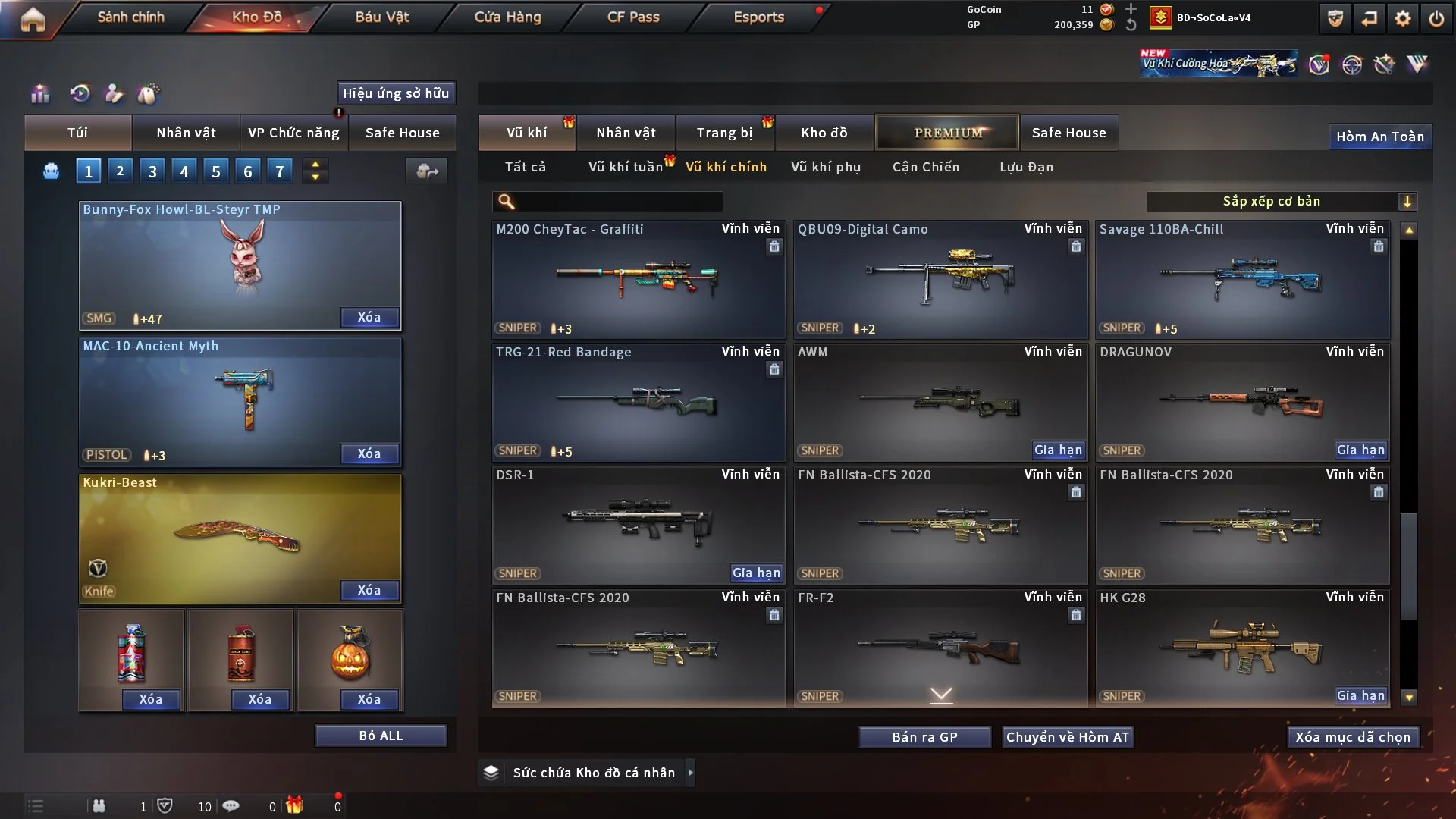The image size is (1456, 819).
Task: Open the ranking stats icon at top left
Action: point(39,93)
